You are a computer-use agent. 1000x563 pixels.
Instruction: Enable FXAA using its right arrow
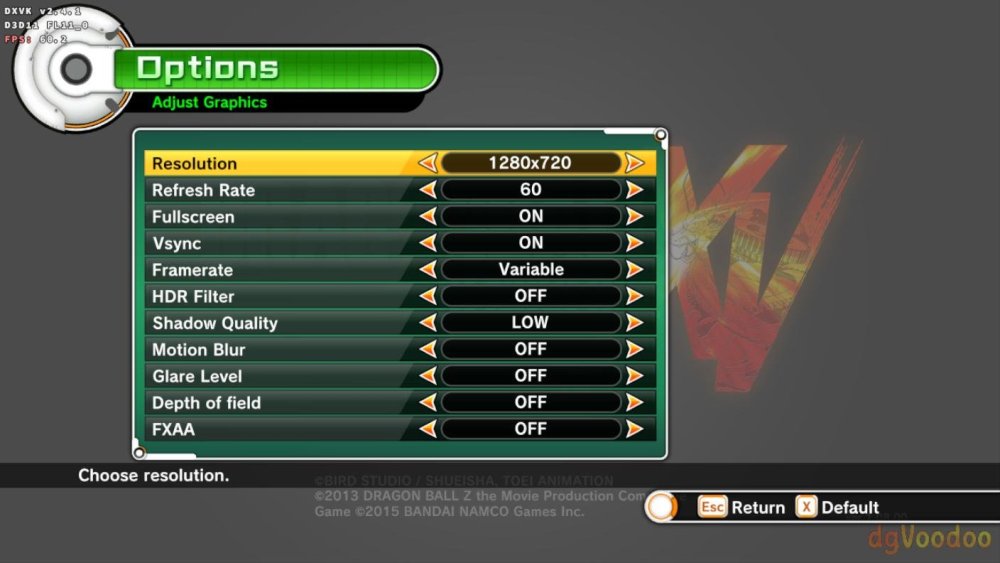(634, 429)
